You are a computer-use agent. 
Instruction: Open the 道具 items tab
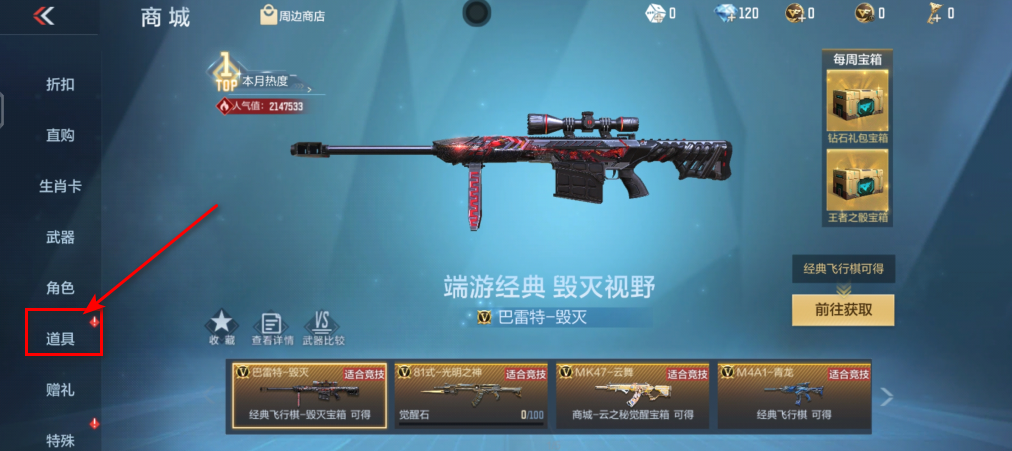click(60, 338)
